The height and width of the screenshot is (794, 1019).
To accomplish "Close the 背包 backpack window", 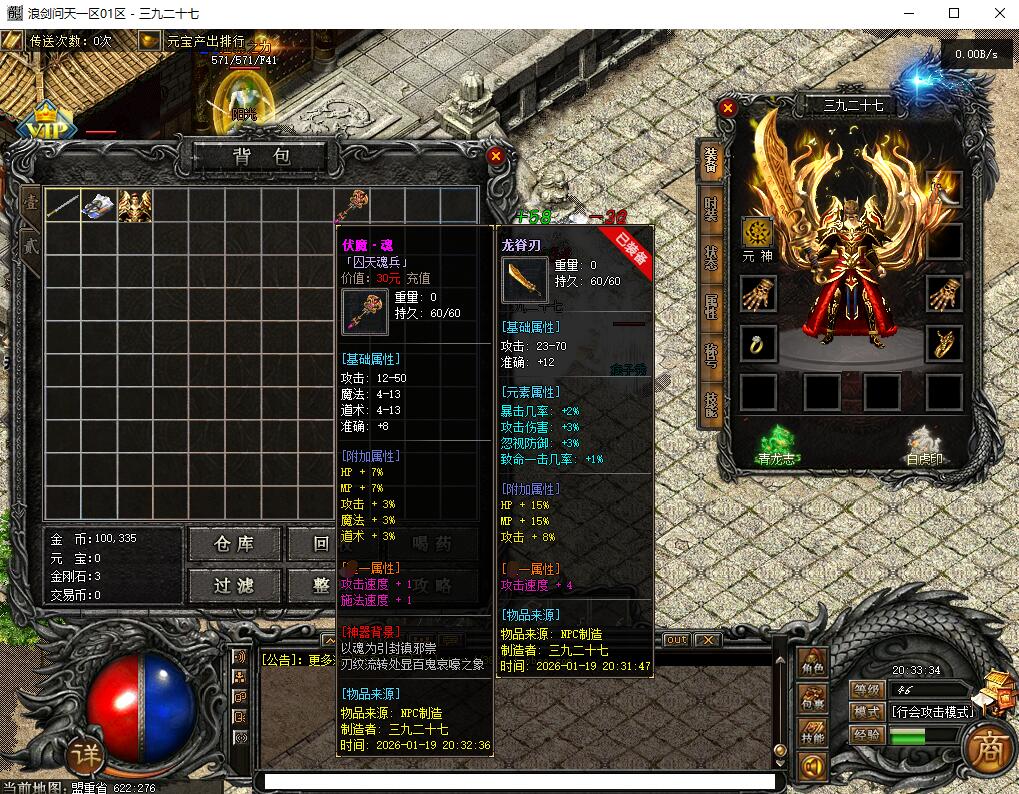I will (495, 156).
